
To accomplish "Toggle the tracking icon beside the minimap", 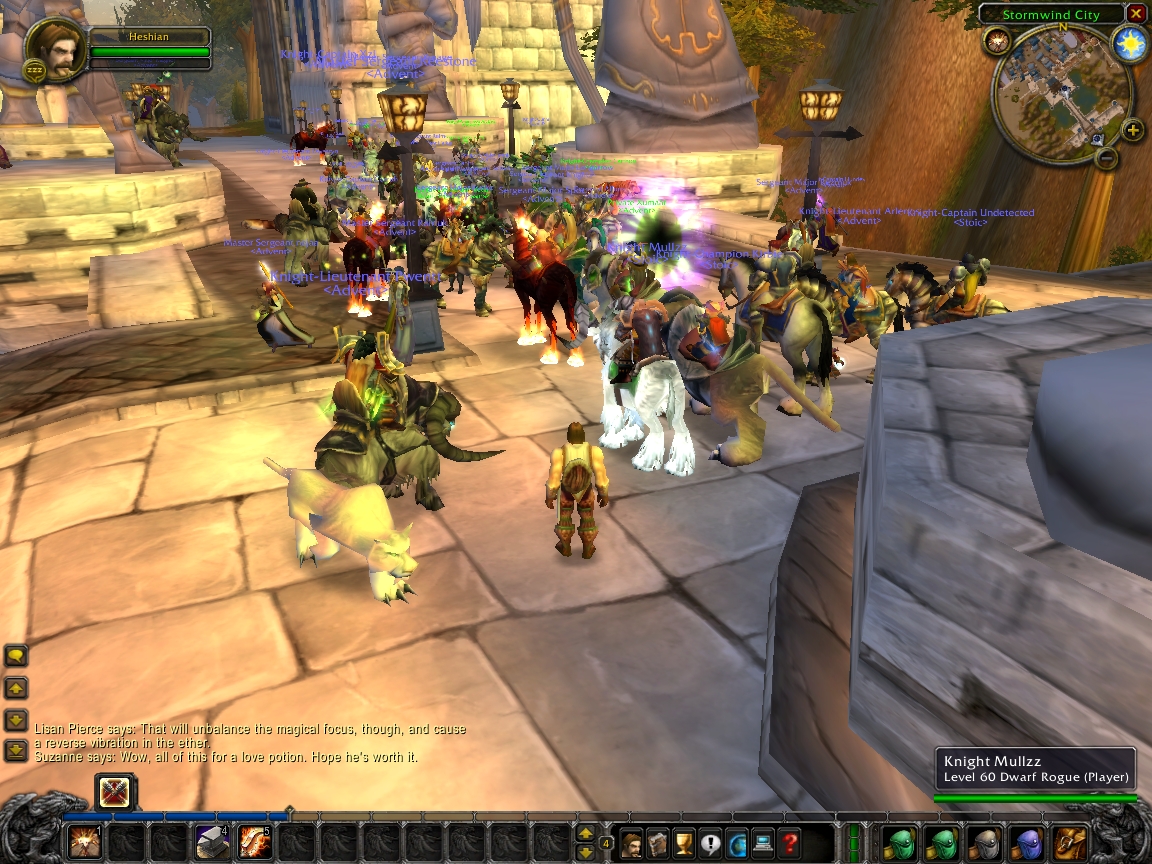I will [997, 41].
